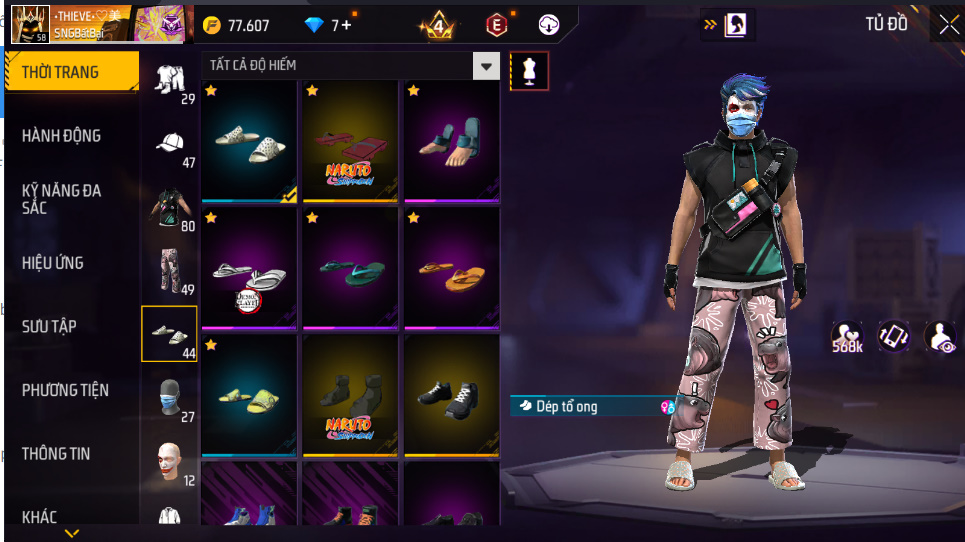Select the orange flip-flops item
The image size is (965, 542).
pos(451,269)
